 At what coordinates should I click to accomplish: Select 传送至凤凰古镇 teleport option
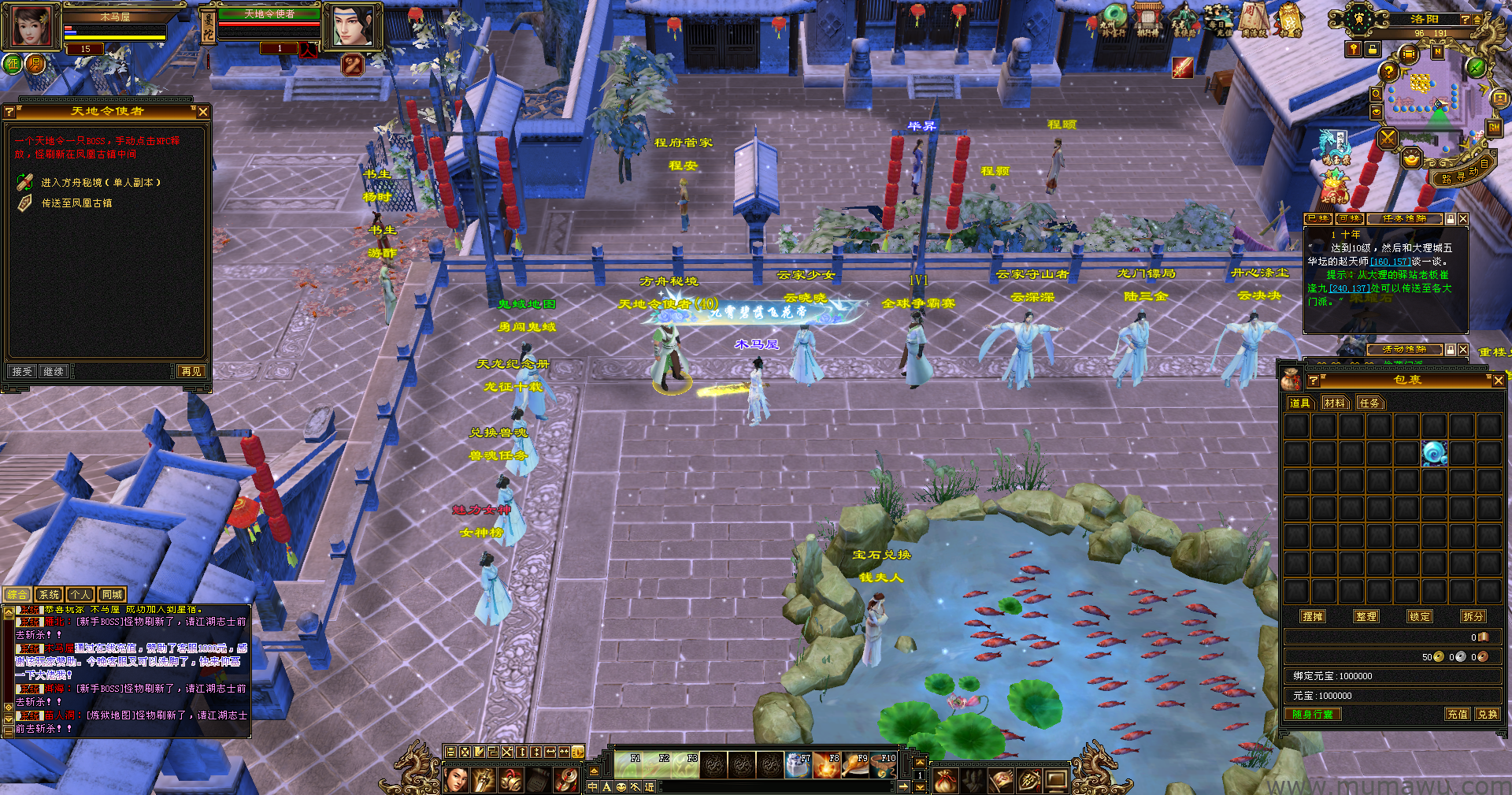76,203
